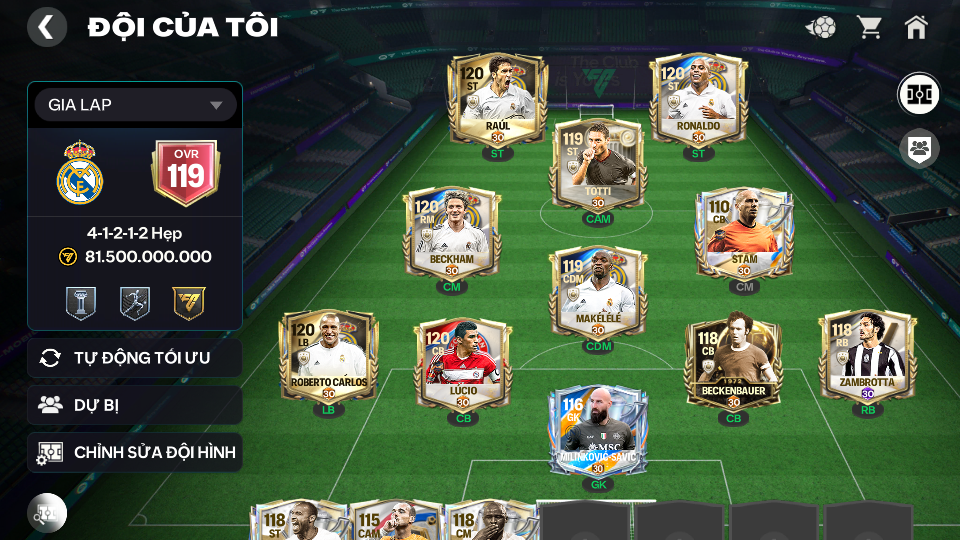960x540 pixels.
Task: Click the Real Madrid club crest
Action: 80,173
